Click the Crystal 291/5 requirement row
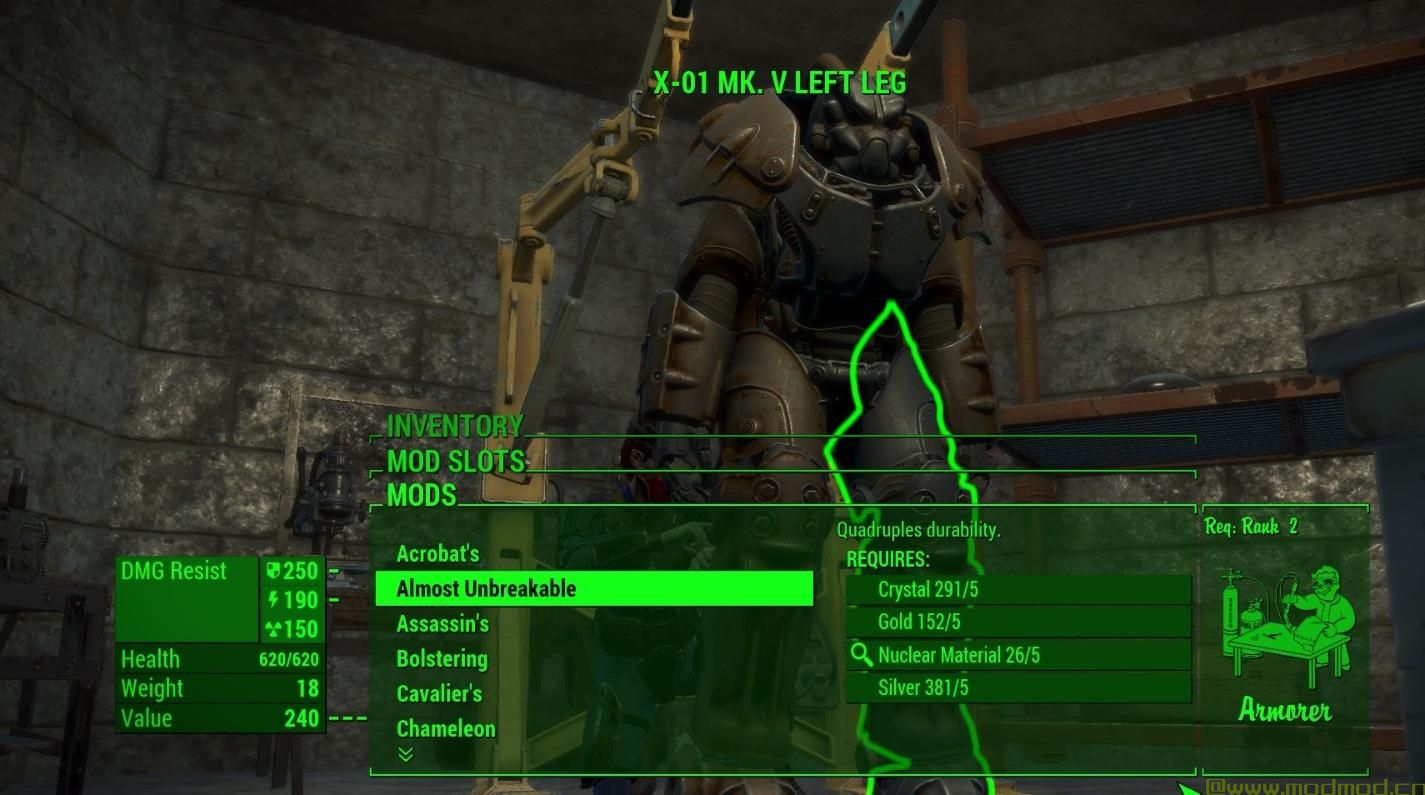 [1017, 589]
